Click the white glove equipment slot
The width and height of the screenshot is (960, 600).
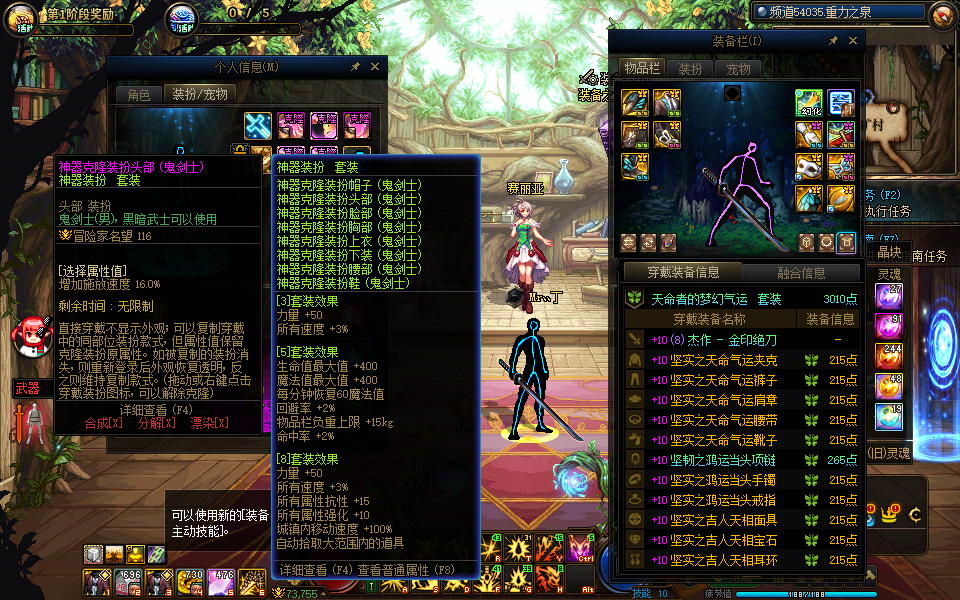[809, 134]
